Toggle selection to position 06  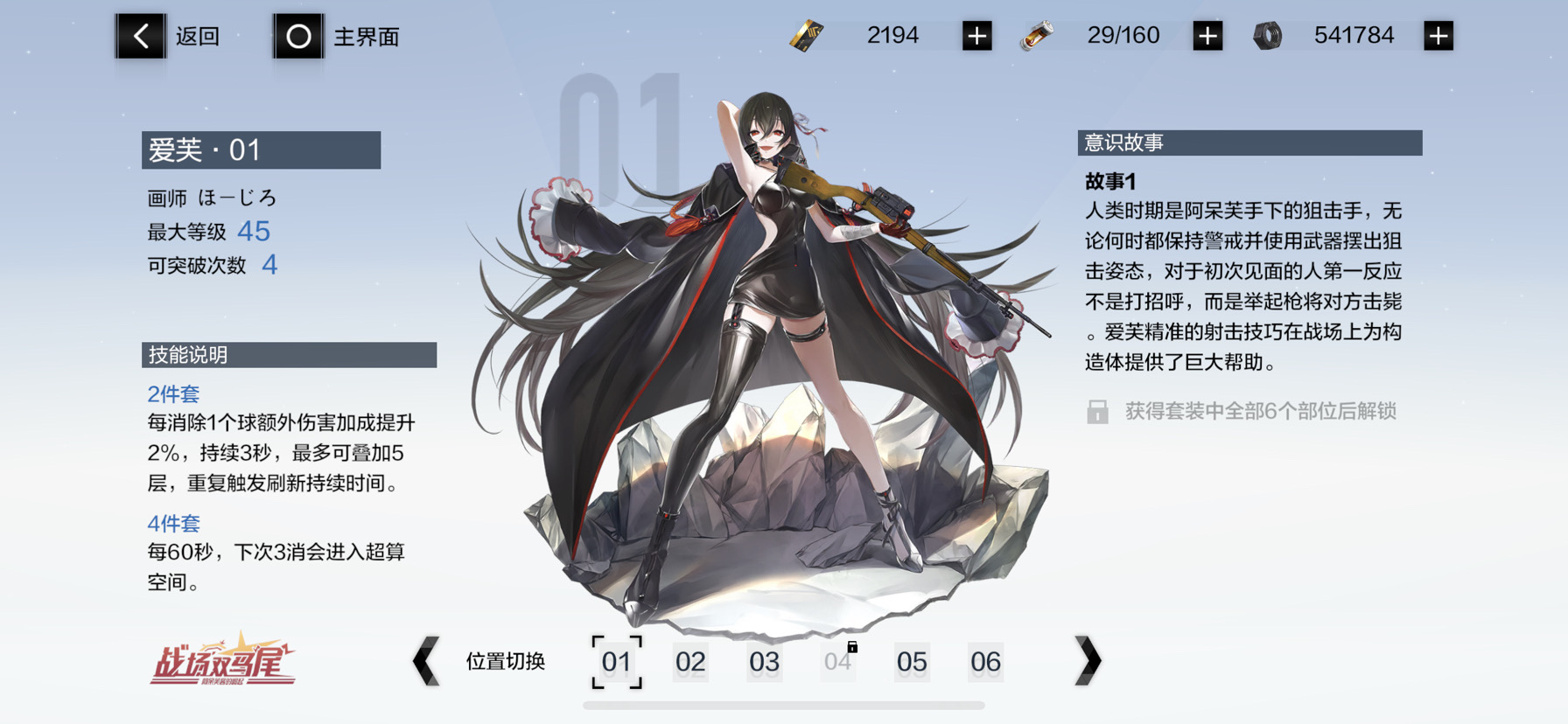click(986, 663)
